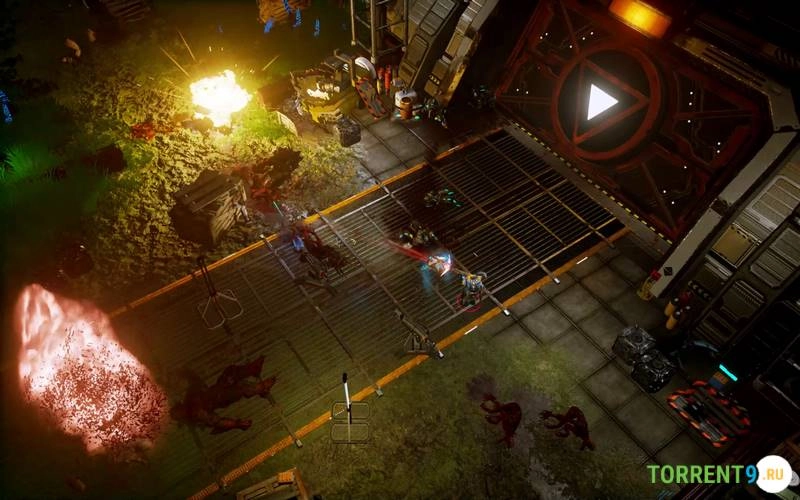
Task: Start the video with the white play button
Action: tap(600, 101)
